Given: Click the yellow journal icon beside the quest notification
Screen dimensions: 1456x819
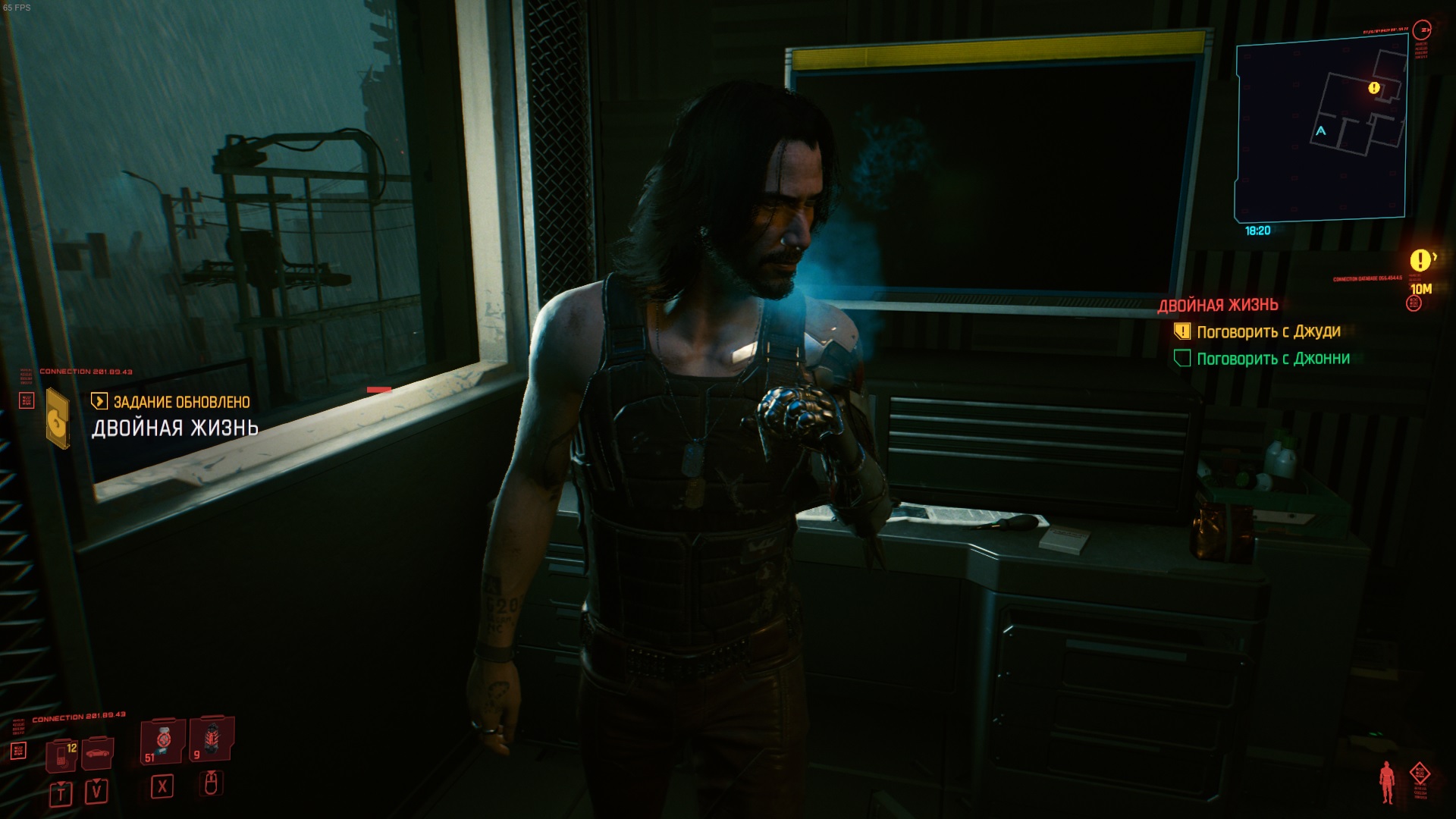Looking at the screenshot, I should pyautogui.click(x=58, y=418).
